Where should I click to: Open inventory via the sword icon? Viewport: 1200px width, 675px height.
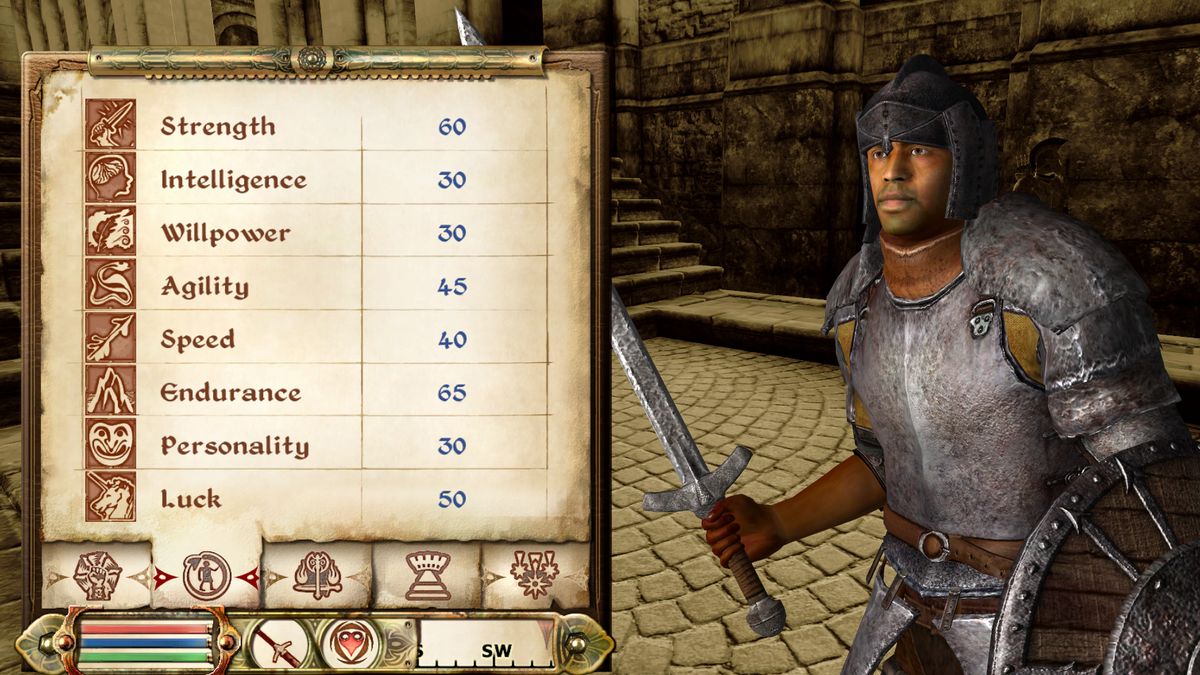277,643
